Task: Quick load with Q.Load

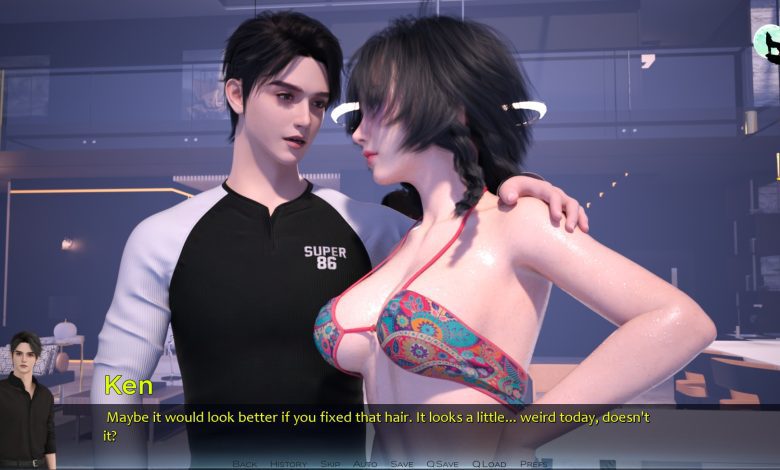Action: (489, 464)
